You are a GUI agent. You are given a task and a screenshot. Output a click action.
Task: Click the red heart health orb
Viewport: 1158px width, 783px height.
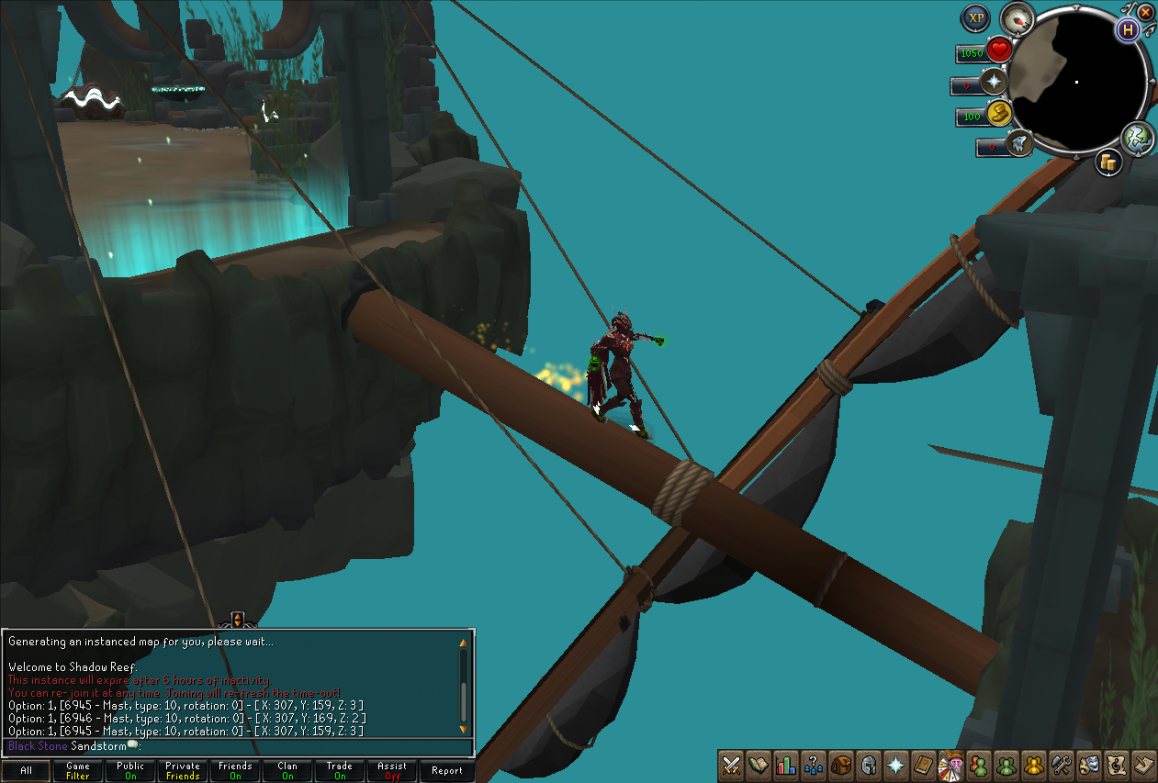998,50
